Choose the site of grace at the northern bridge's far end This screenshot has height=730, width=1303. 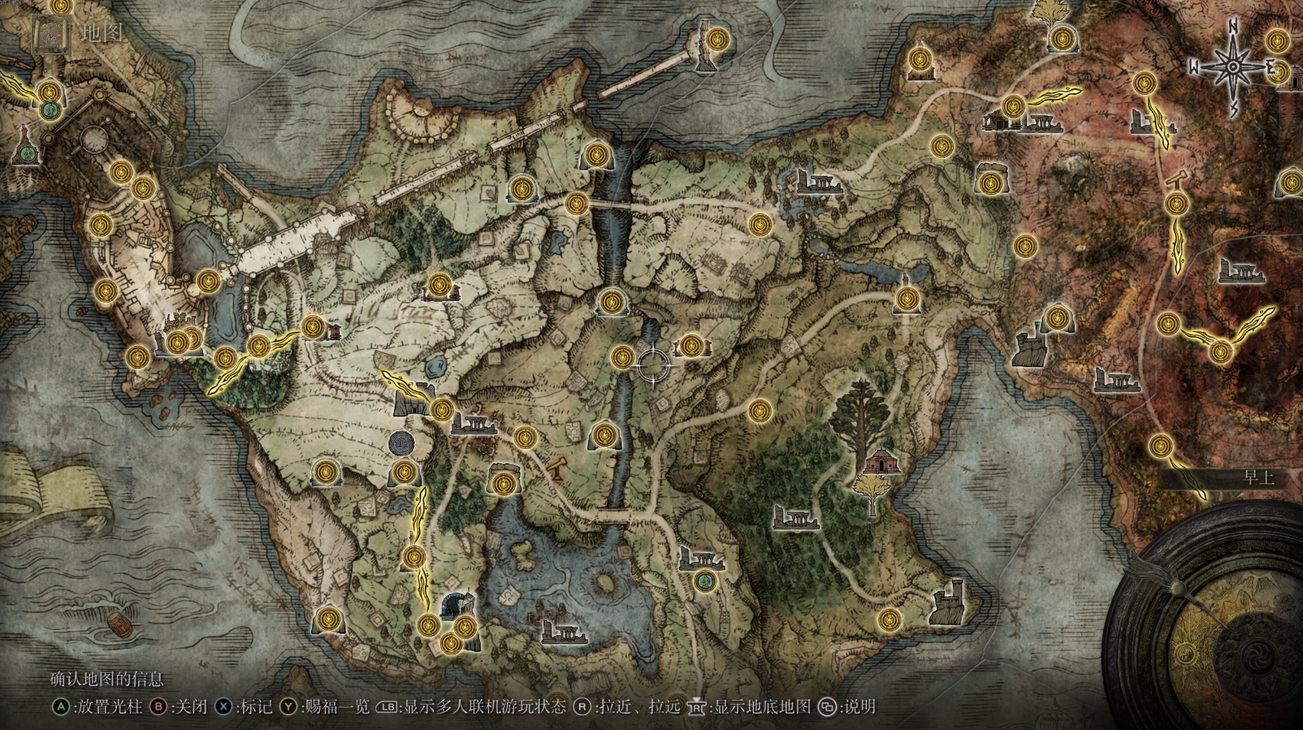(717, 40)
